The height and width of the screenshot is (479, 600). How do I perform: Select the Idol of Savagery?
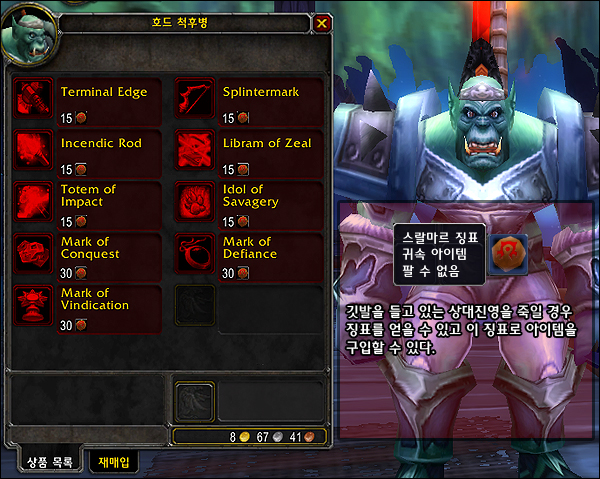coord(196,202)
